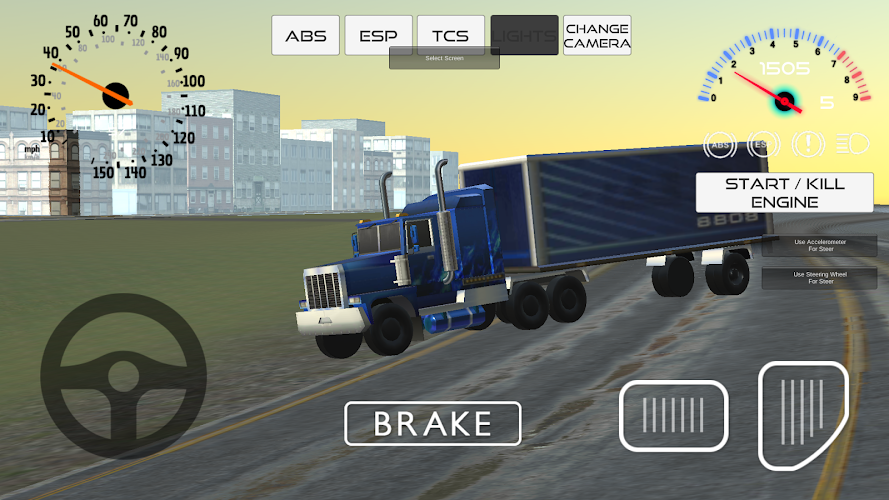The height and width of the screenshot is (500, 889).
Task: Tap the BRAKE button
Action: pos(433,423)
